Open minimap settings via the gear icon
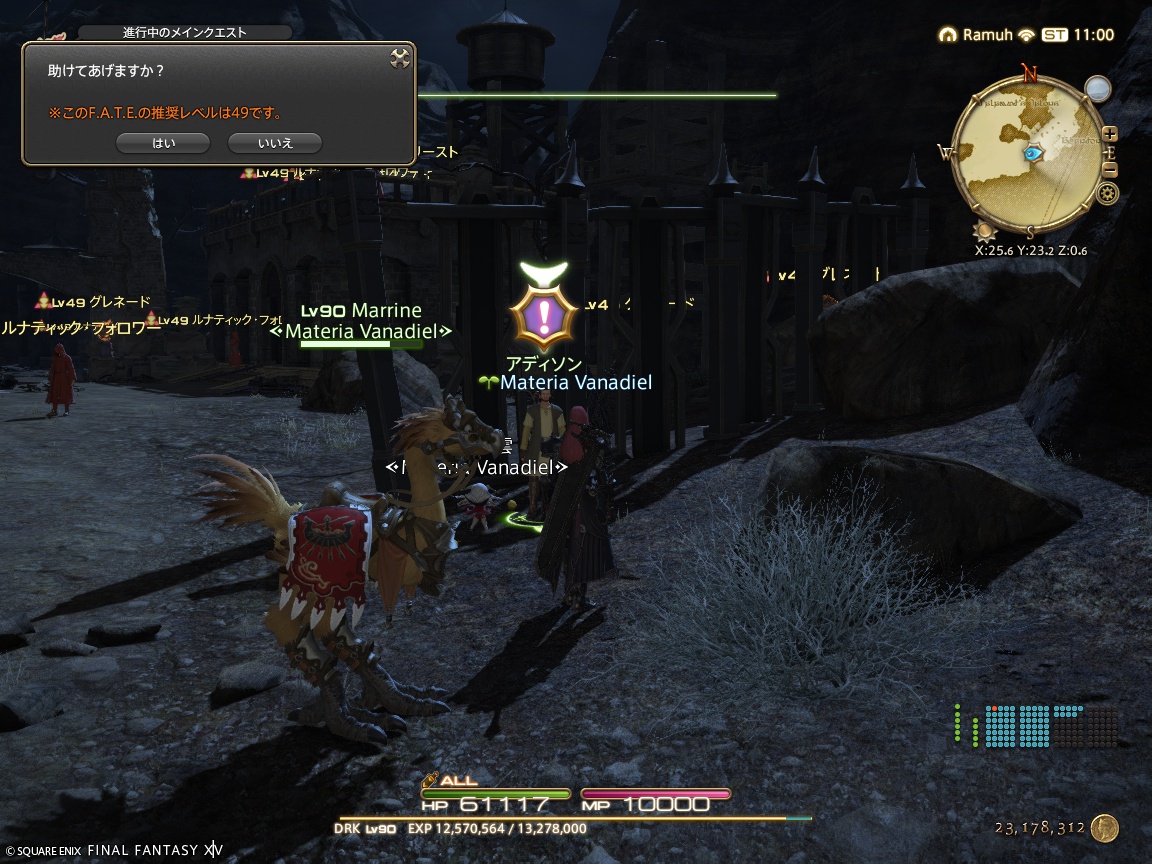1152x864 pixels. click(x=1107, y=193)
